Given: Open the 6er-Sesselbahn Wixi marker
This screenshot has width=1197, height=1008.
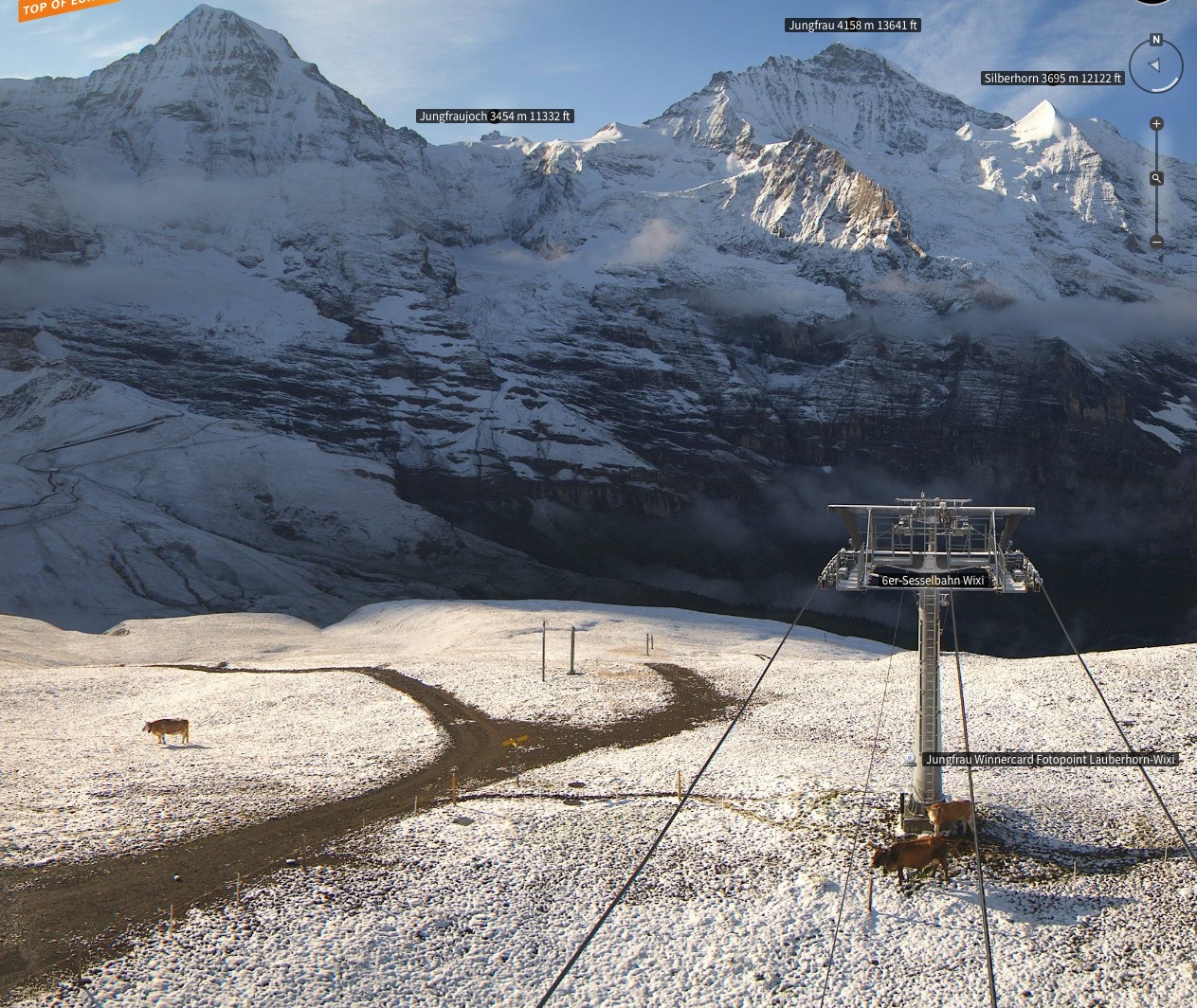Looking at the screenshot, I should pyautogui.click(x=933, y=580).
